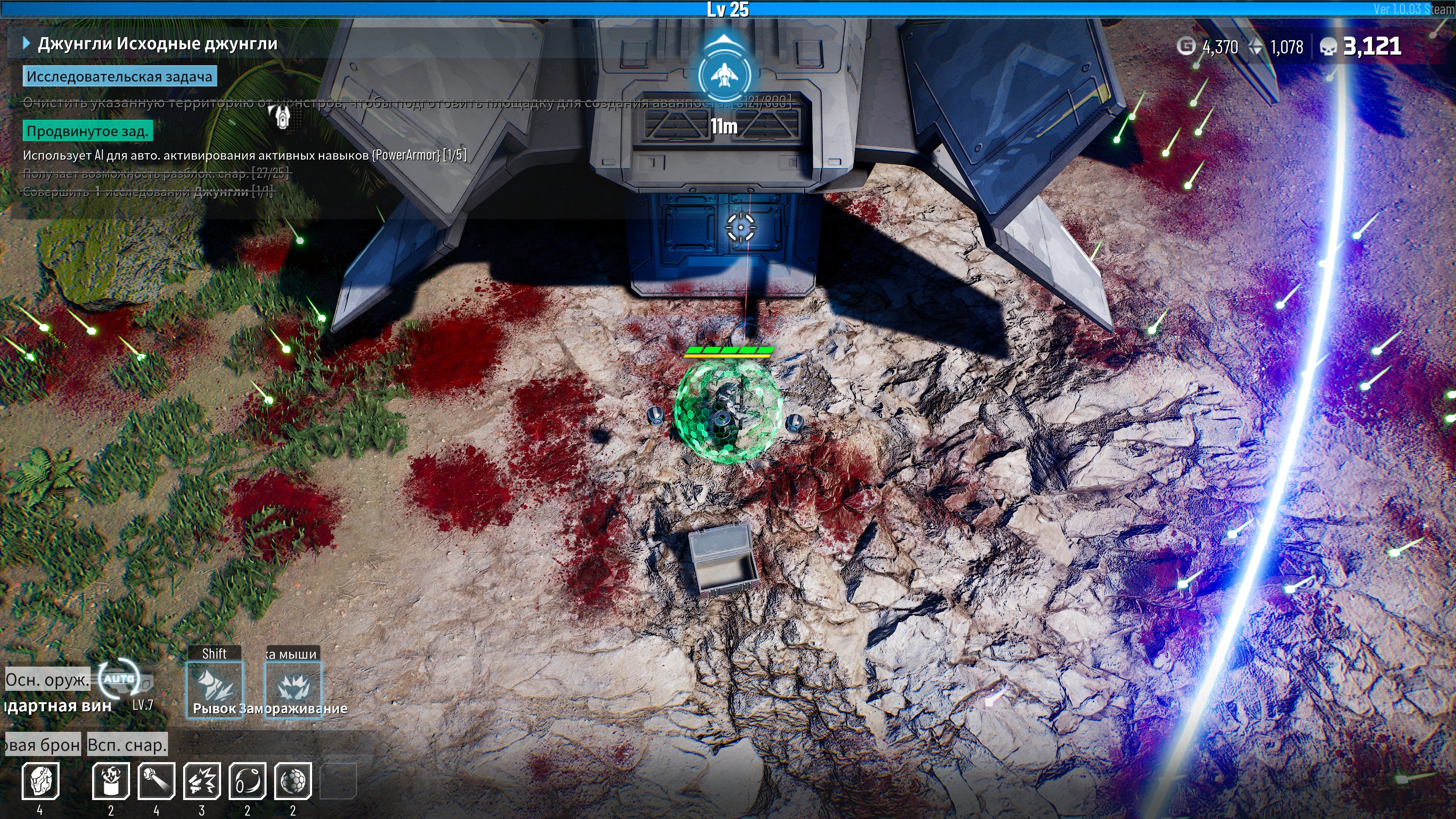Open the Исследовательская задача objective label
The image size is (1456, 819).
119,76
